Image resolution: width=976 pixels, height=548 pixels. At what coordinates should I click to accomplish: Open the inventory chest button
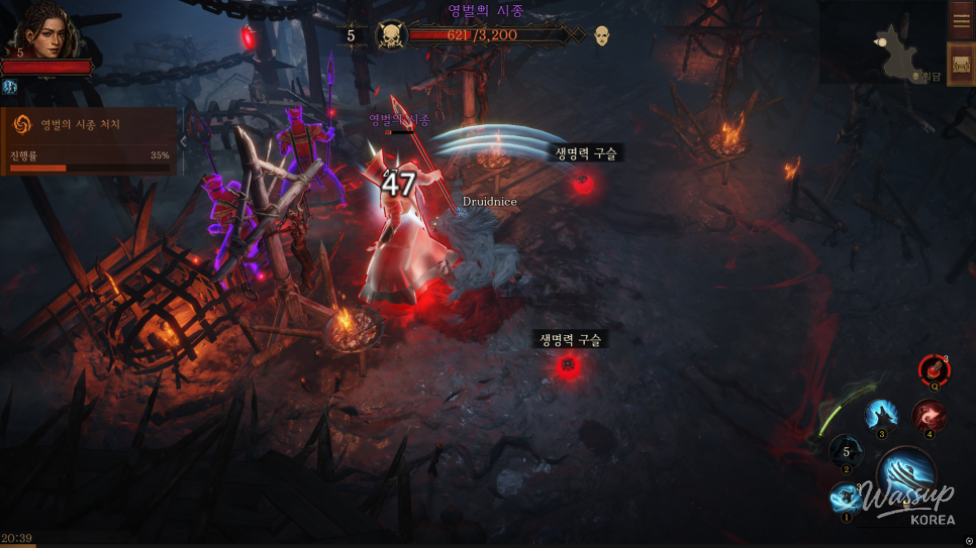[x=961, y=65]
